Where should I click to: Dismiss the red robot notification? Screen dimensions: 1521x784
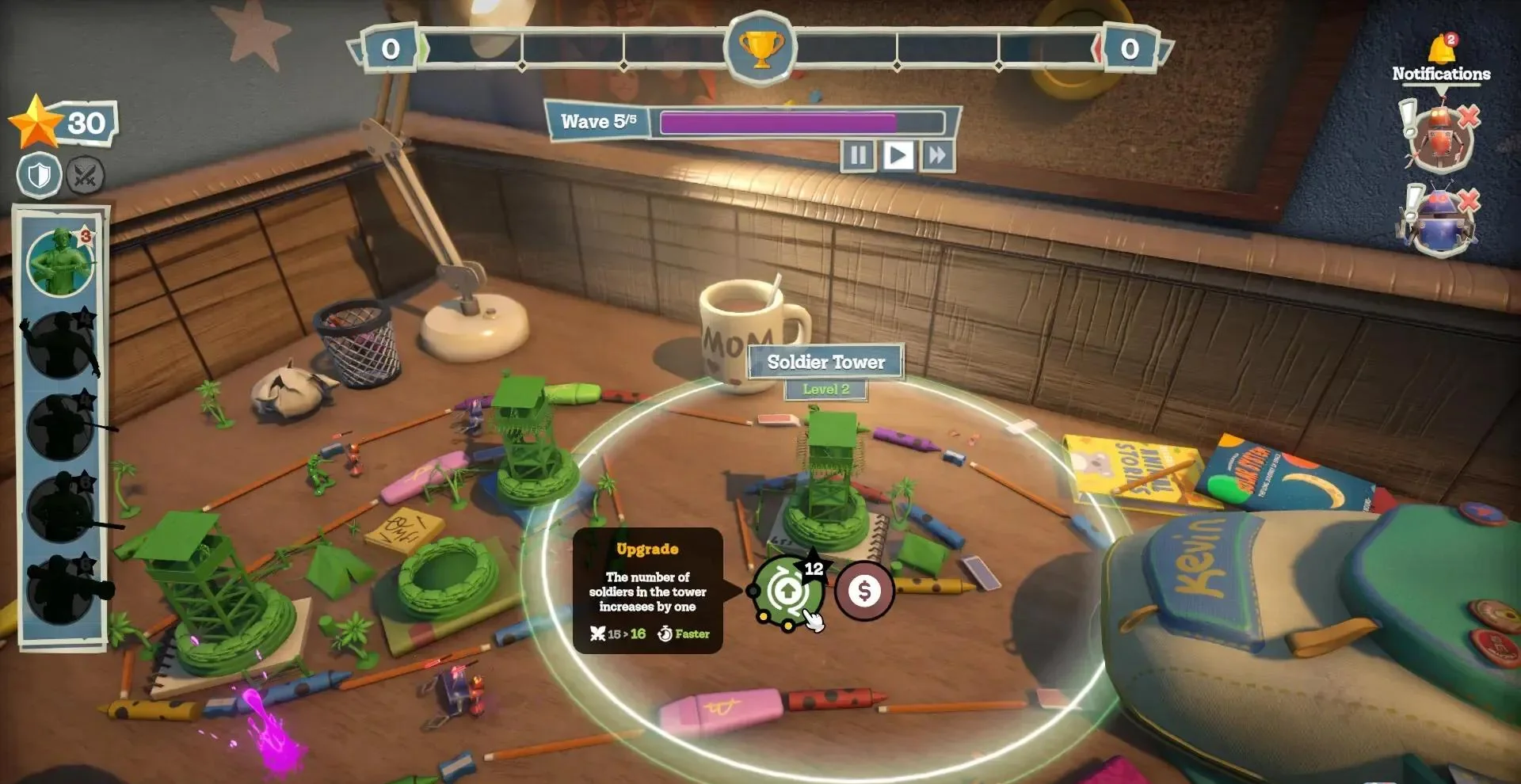click(1469, 118)
